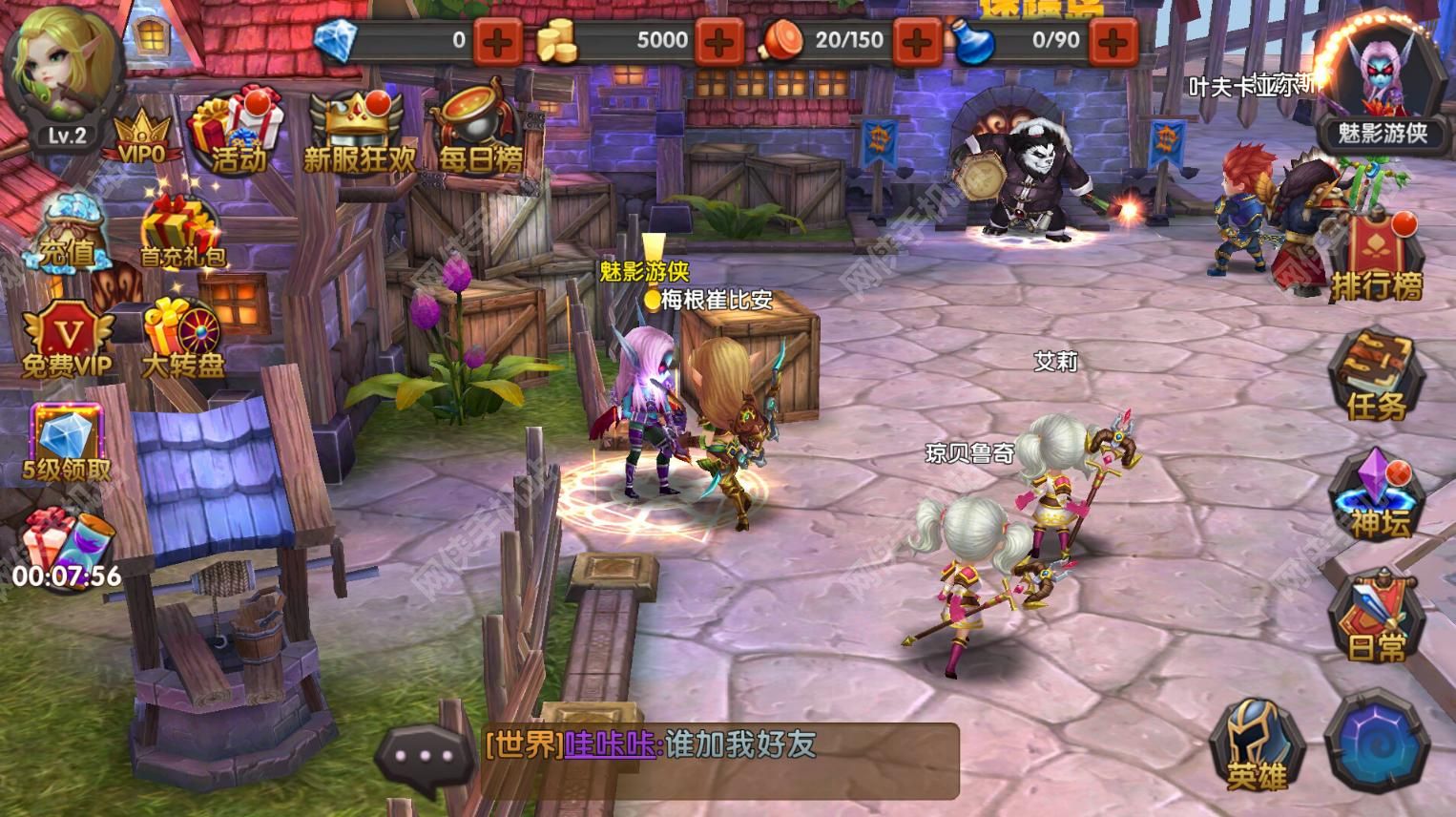1456x817 pixels.
Task: Open the 活动 events gift icon
Action: coord(233,132)
